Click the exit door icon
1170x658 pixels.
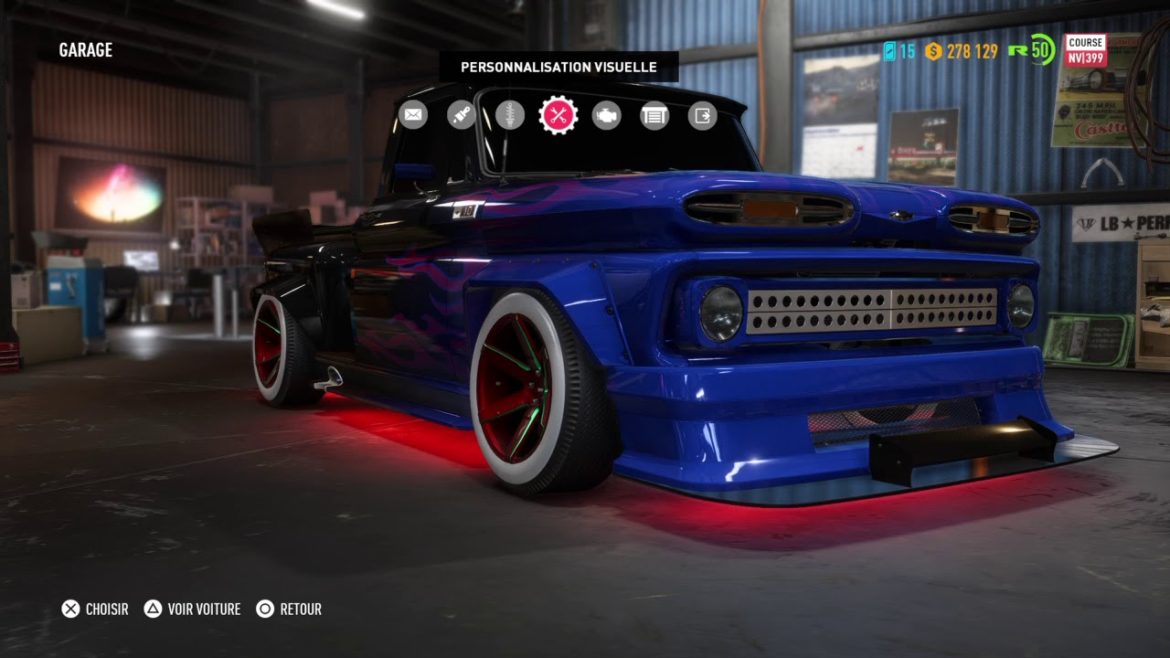[x=703, y=115]
